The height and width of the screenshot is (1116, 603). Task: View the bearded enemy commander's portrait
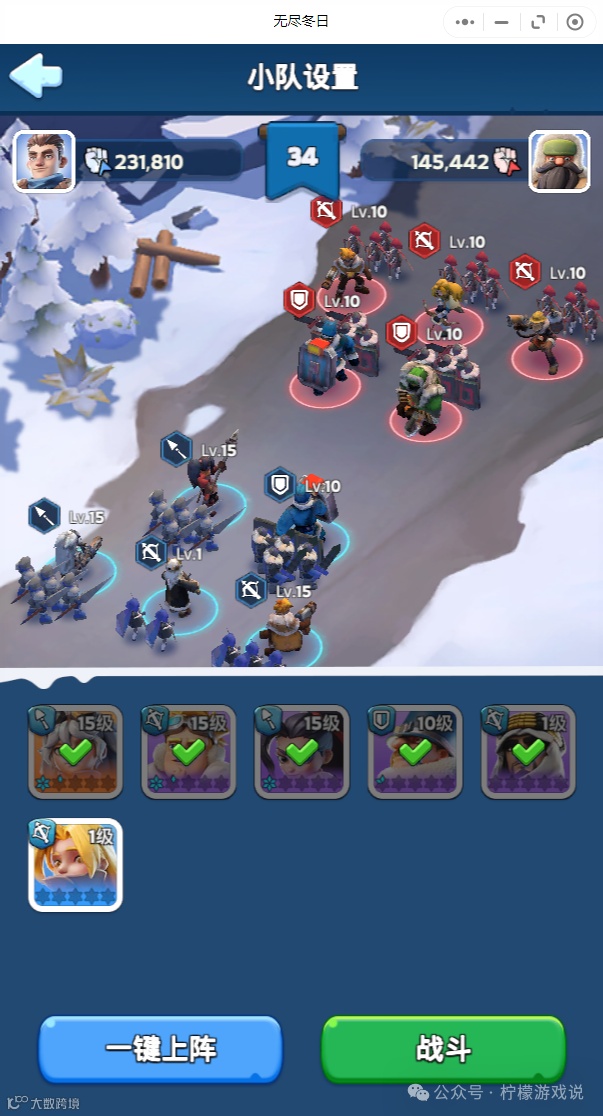pos(558,160)
